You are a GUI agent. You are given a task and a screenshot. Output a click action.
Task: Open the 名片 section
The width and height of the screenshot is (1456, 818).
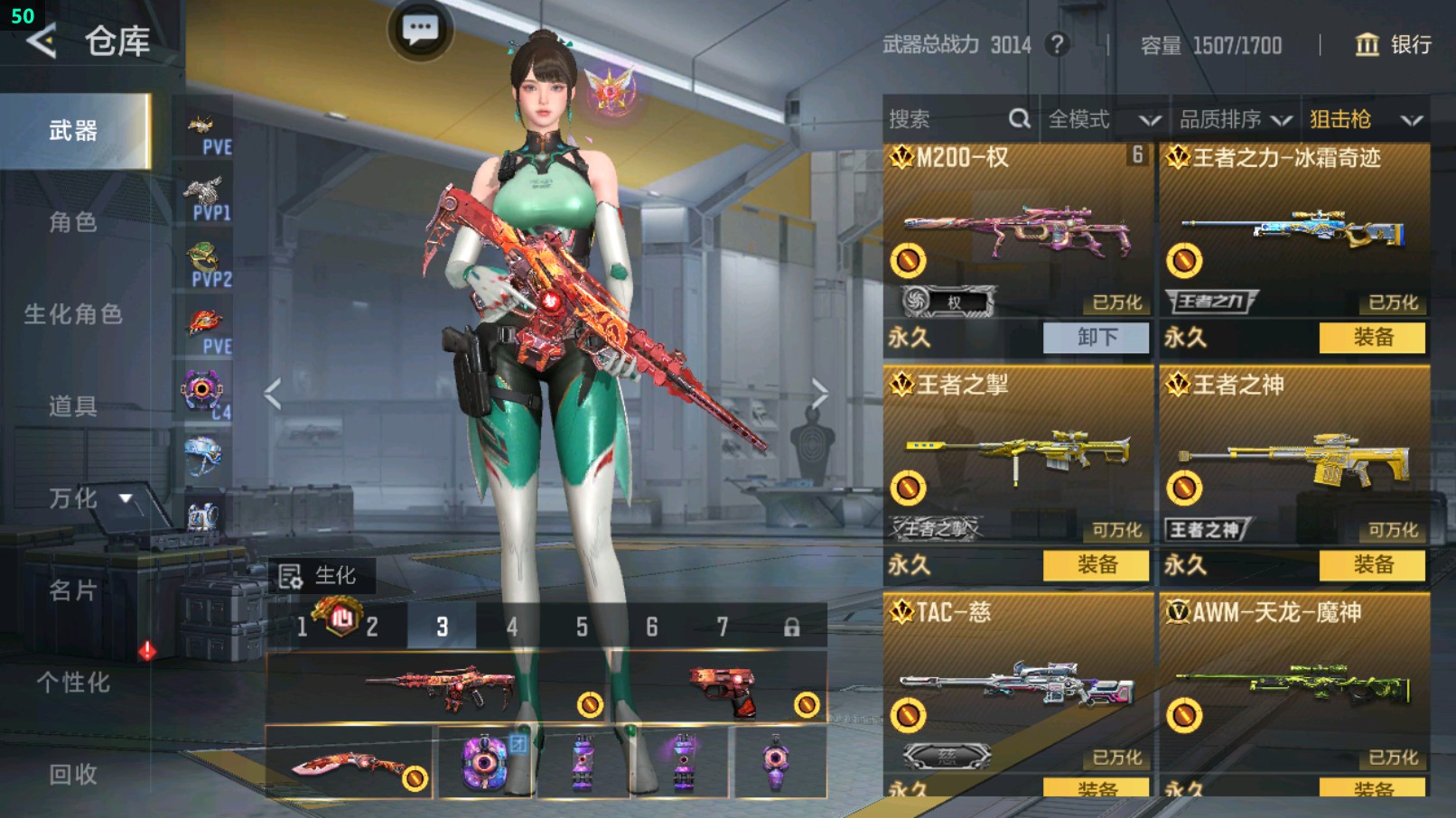coord(73,590)
